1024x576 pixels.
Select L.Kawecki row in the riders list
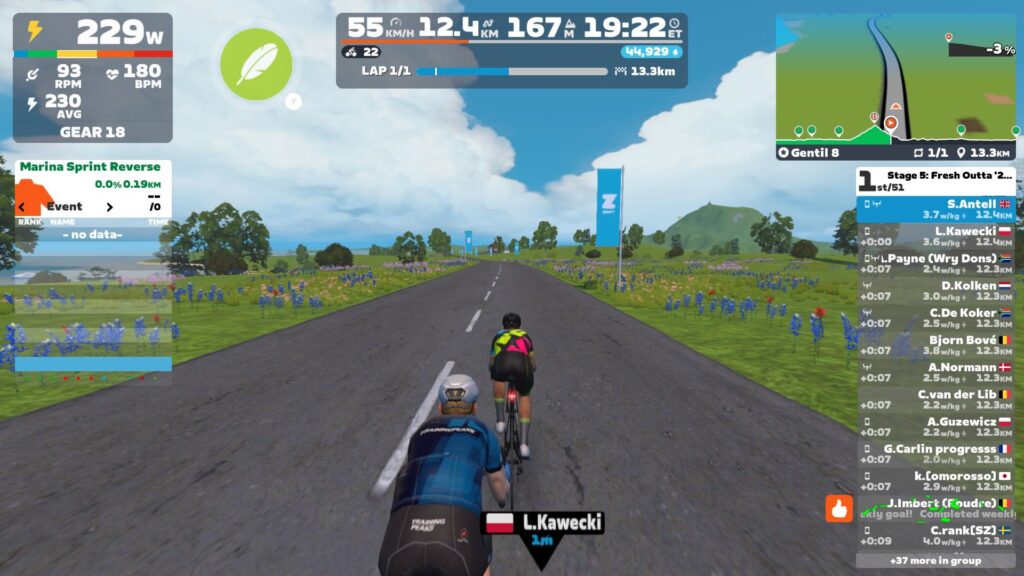[x=935, y=236]
